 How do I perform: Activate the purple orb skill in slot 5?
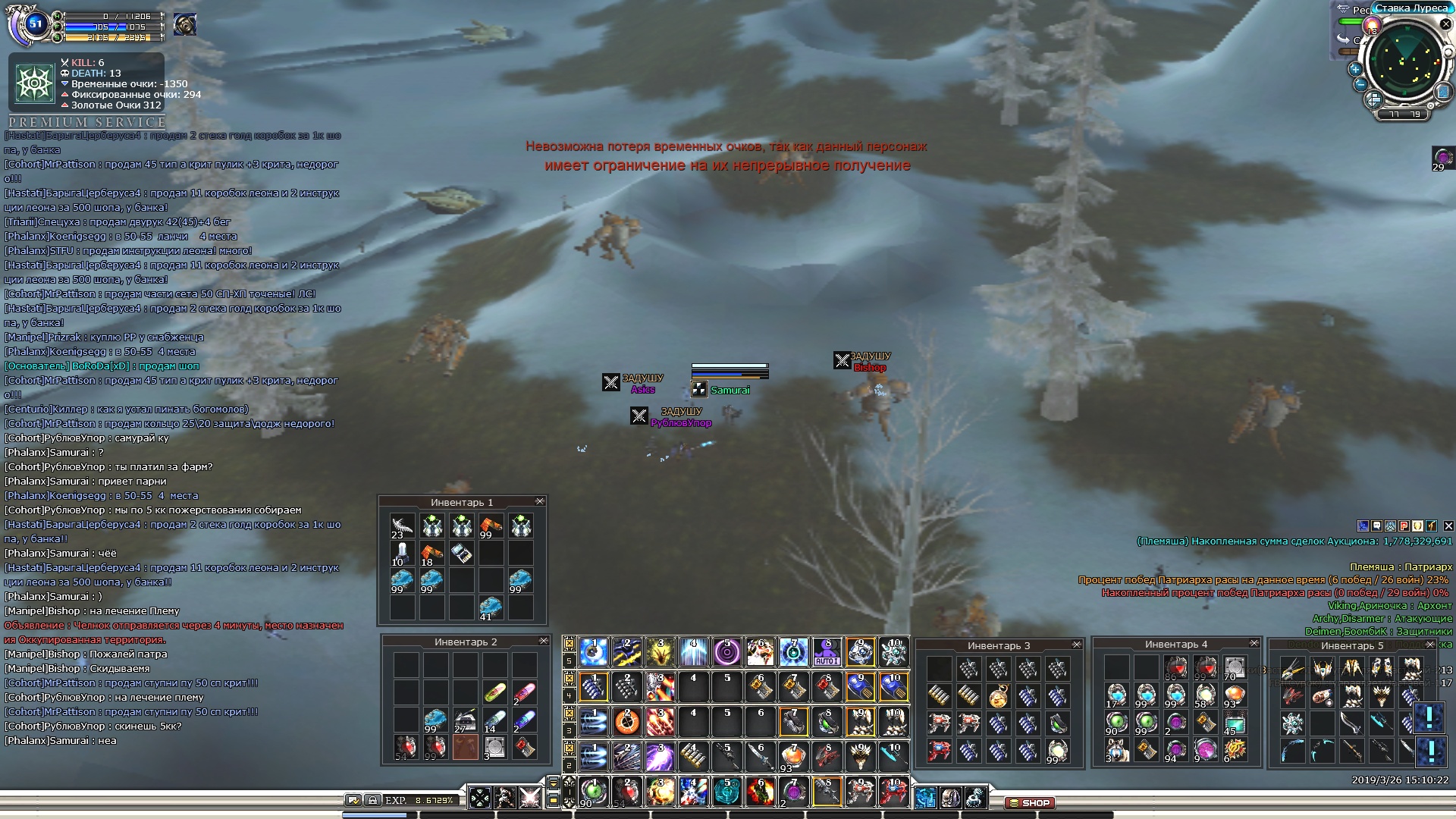pyautogui.click(x=726, y=652)
